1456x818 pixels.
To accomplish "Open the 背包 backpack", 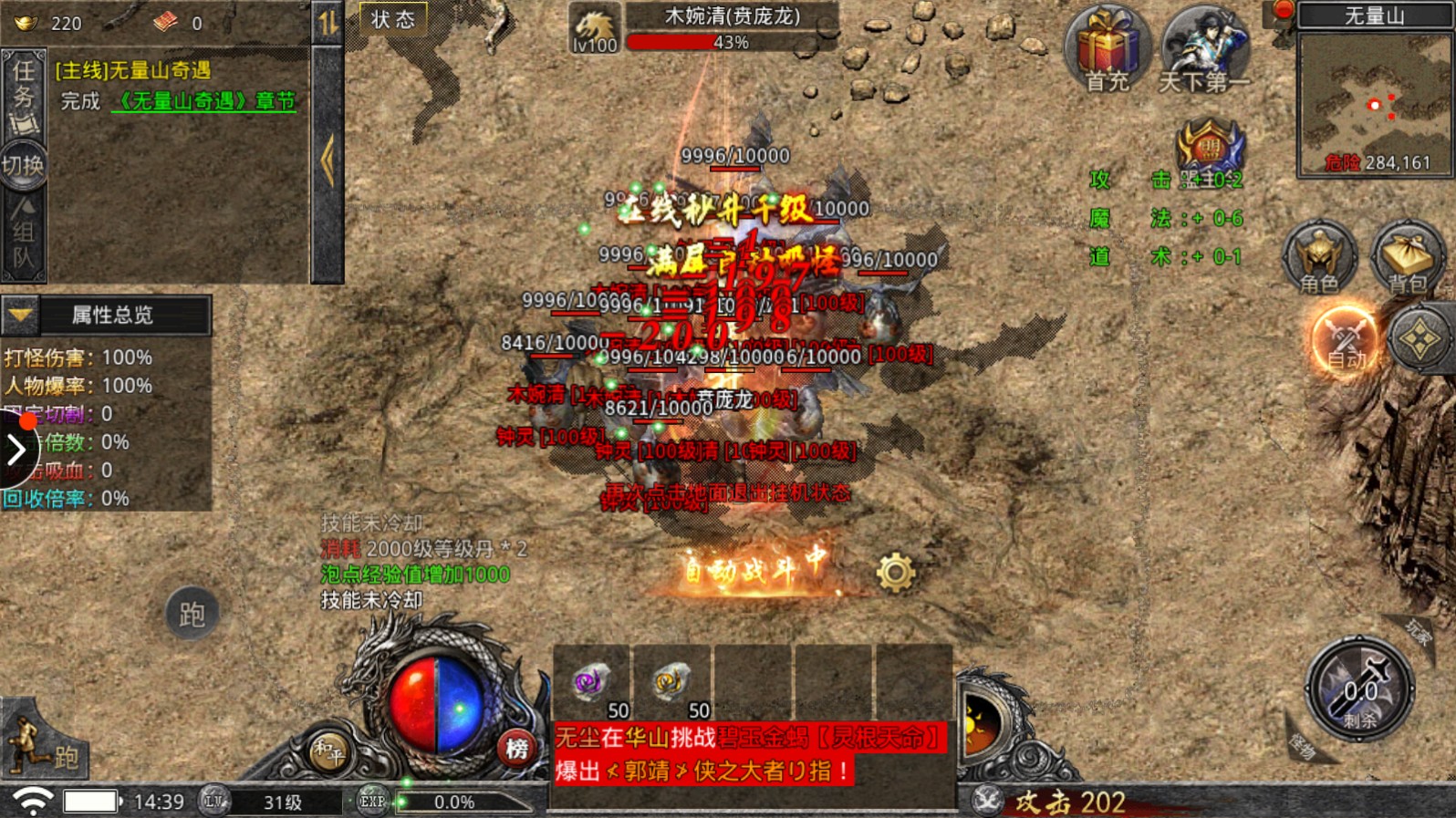I will tap(1407, 258).
